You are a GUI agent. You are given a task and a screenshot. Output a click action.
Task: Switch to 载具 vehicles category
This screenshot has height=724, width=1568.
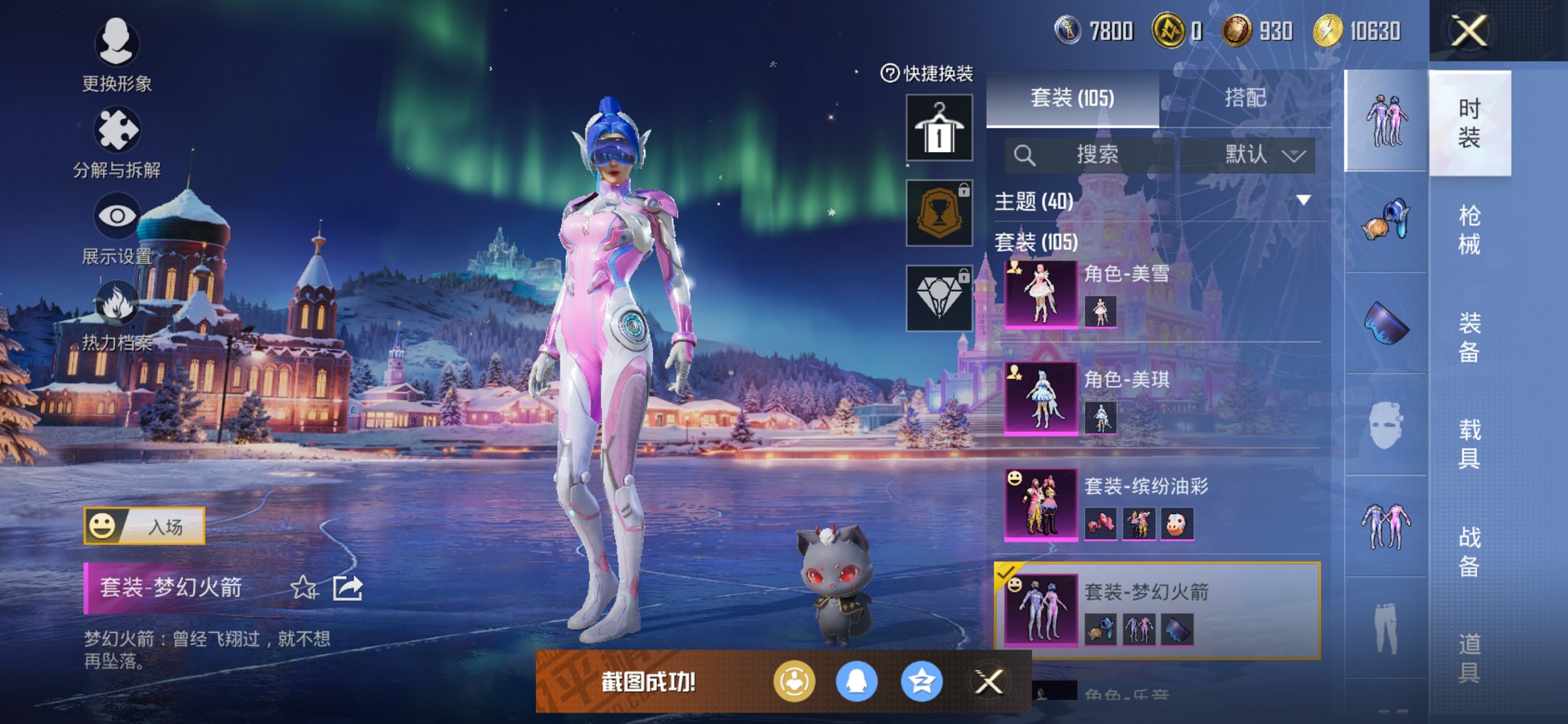coord(1469,443)
